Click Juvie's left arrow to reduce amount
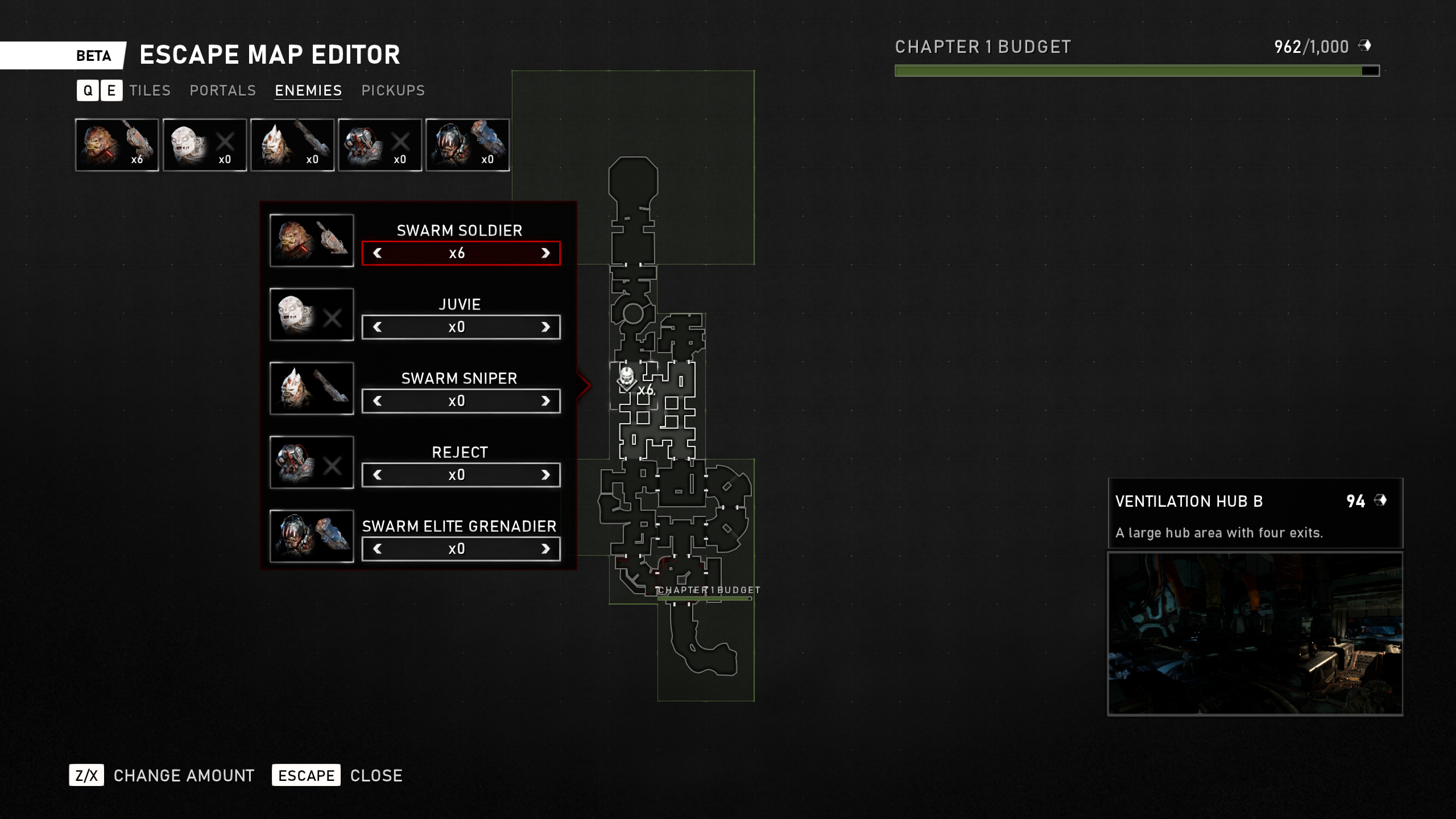1456x819 pixels. 378,327
